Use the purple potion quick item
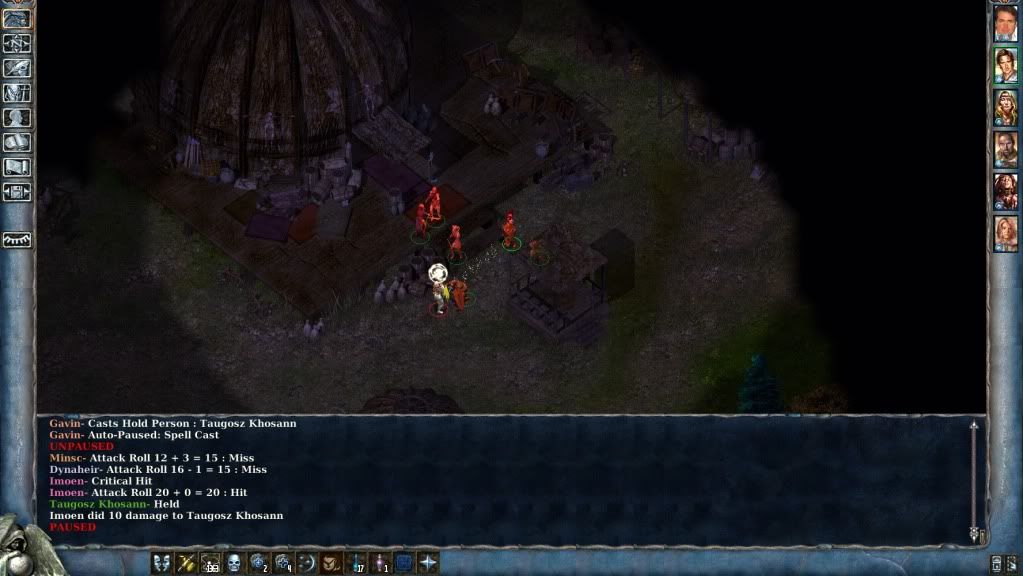 point(379,563)
